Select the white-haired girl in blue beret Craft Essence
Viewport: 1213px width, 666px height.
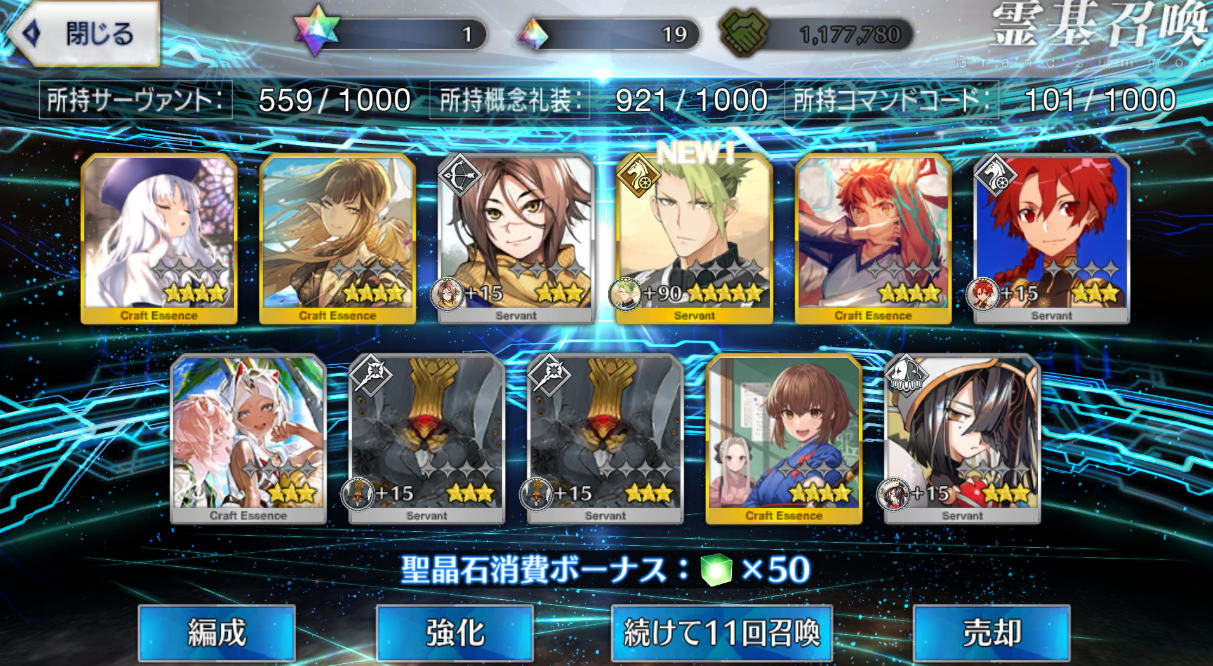pos(158,240)
